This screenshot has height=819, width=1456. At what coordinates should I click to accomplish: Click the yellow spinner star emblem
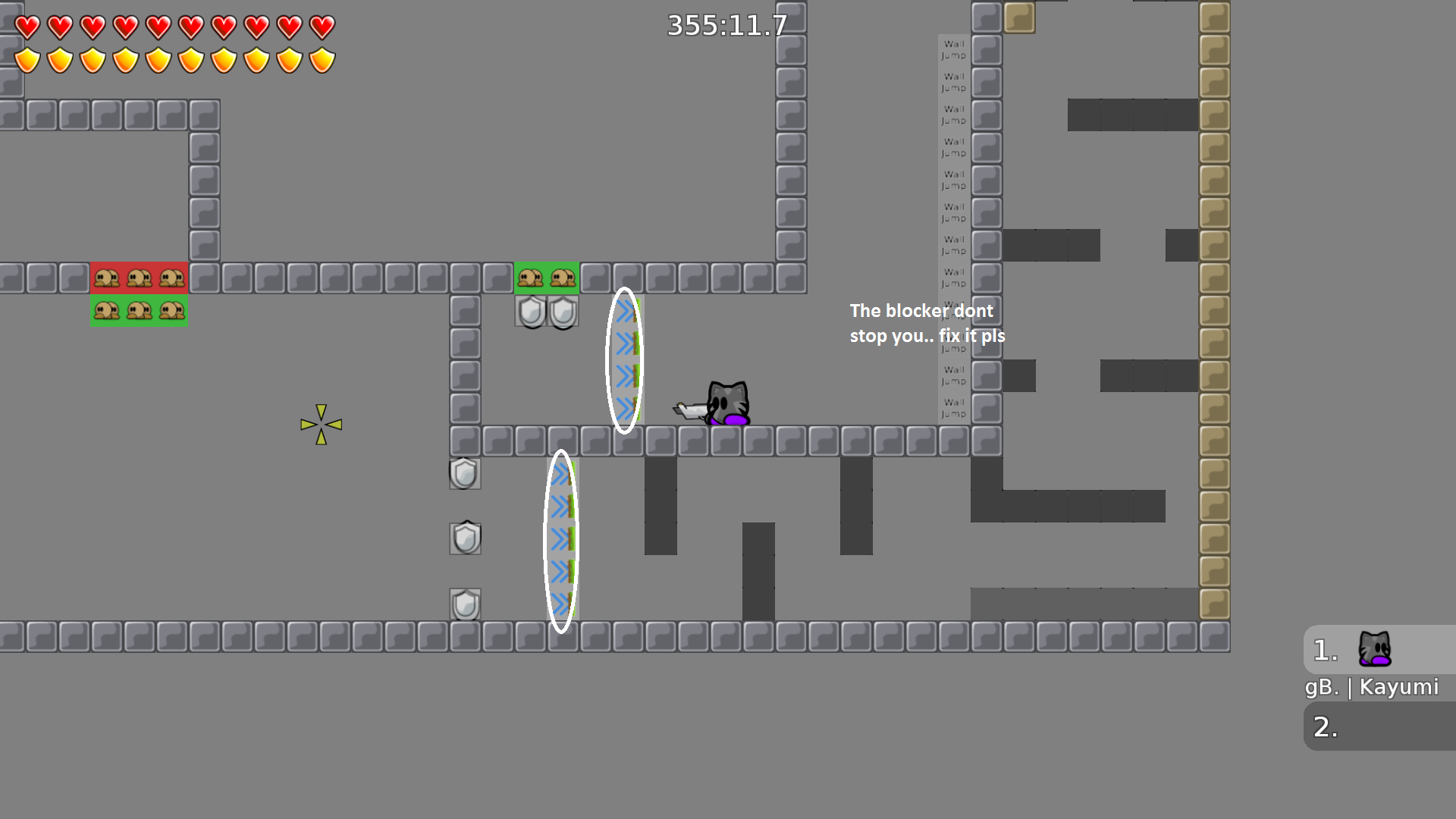tap(322, 423)
